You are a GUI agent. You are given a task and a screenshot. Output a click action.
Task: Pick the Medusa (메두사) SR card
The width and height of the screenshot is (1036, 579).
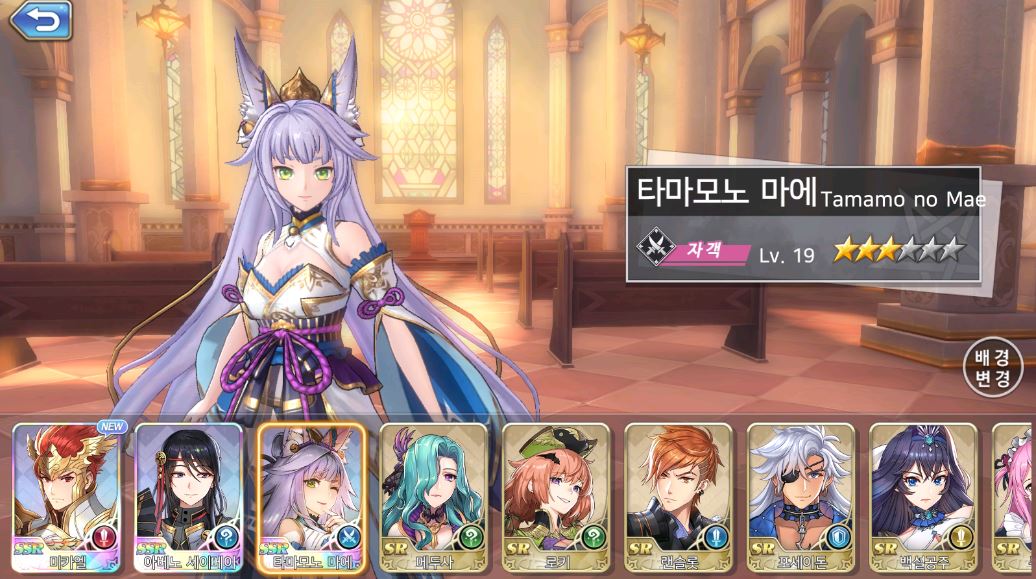[x=433, y=497]
